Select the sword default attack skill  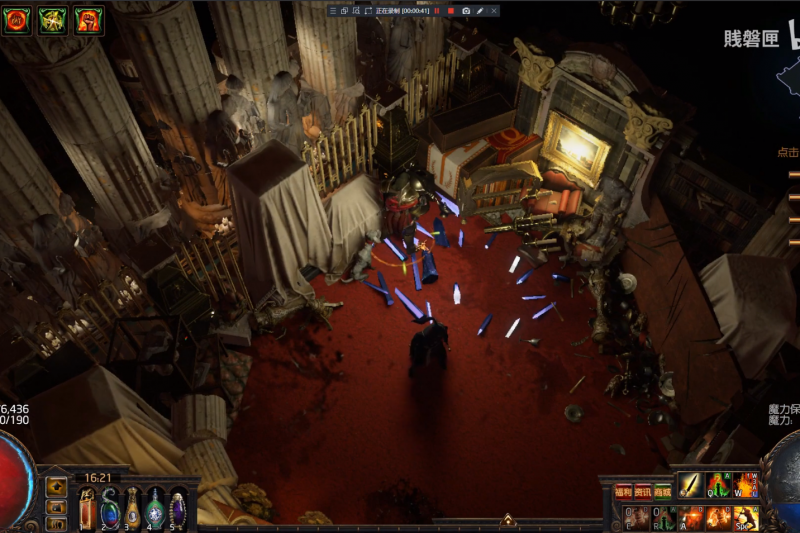691,485
